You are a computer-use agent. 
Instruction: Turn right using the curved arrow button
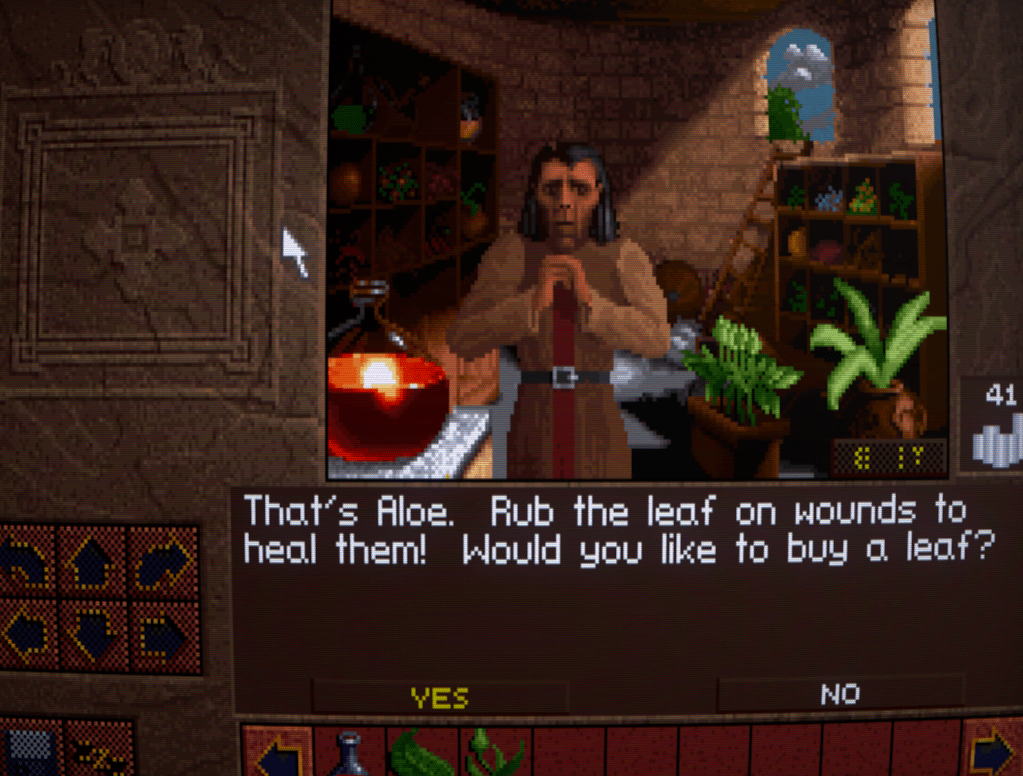tap(162, 563)
